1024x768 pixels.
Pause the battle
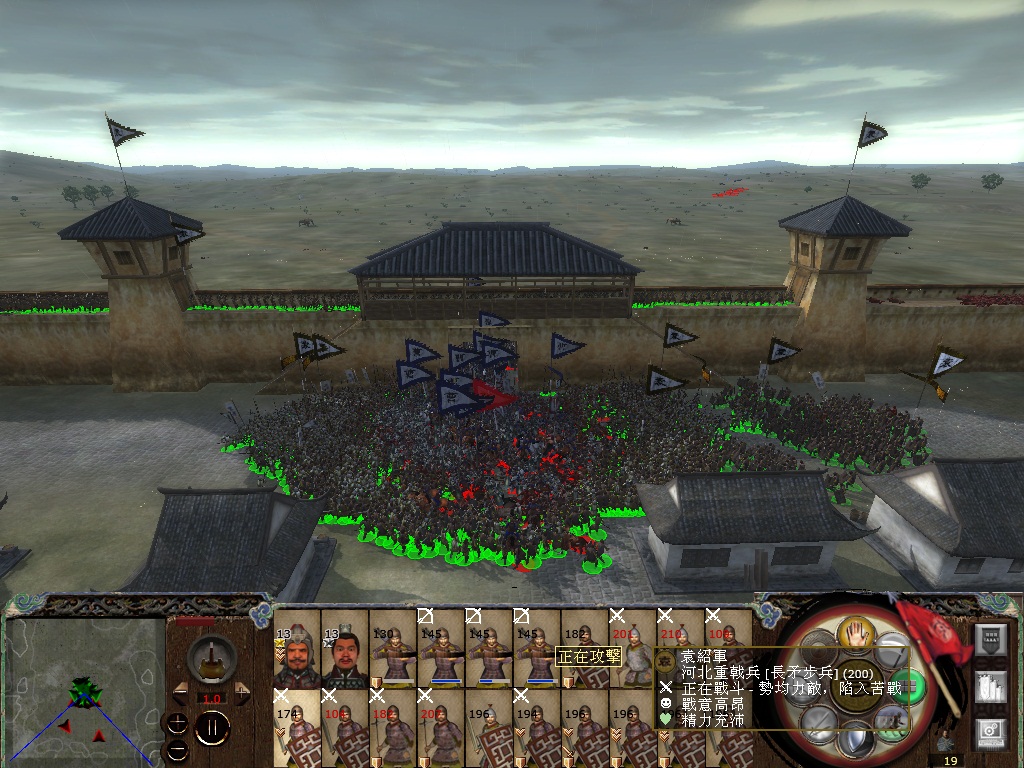(211, 729)
